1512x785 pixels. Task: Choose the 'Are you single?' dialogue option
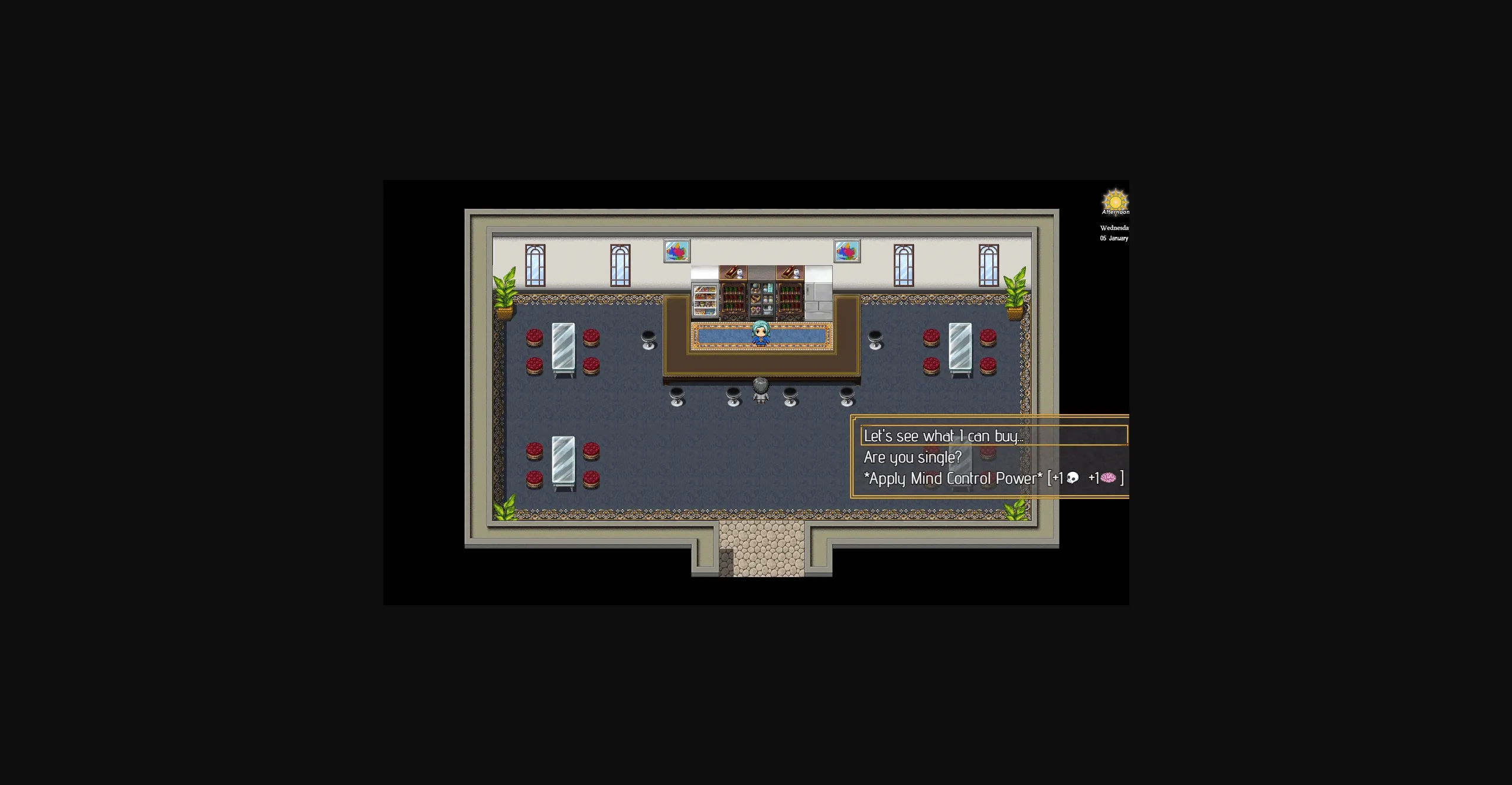[912, 457]
